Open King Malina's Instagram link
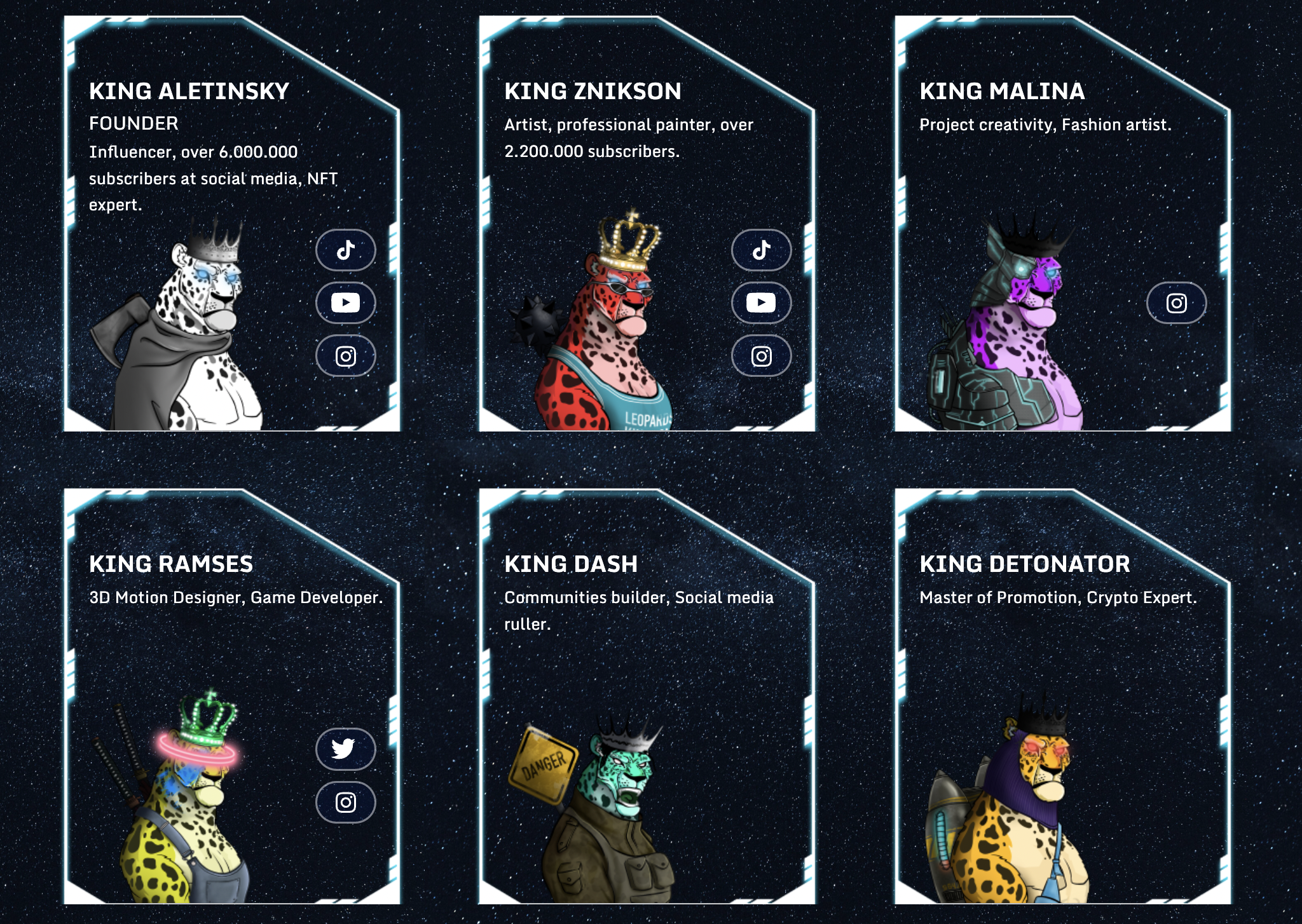 1176,303
